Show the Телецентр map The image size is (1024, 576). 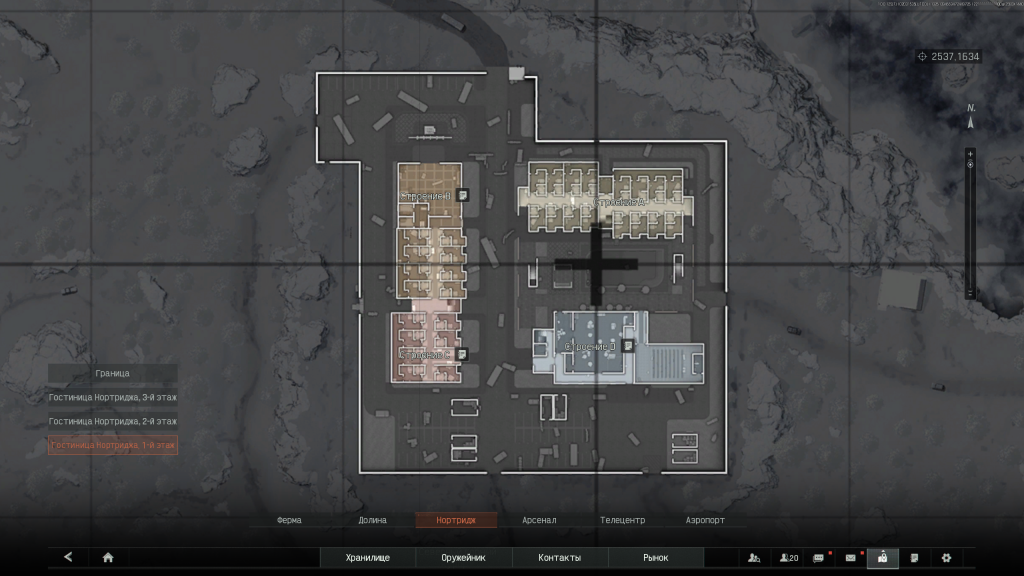click(x=622, y=521)
